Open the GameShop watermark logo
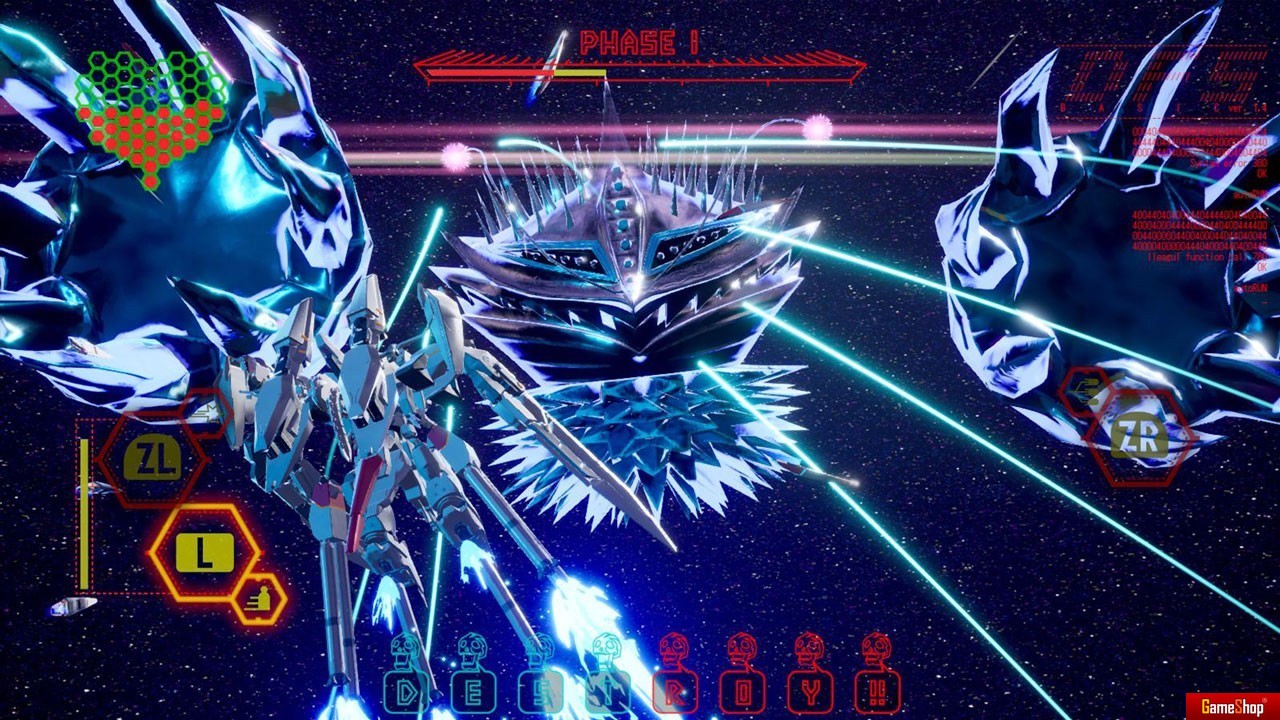Viewport: 1280px width, 720px height. click(1232, 706)
